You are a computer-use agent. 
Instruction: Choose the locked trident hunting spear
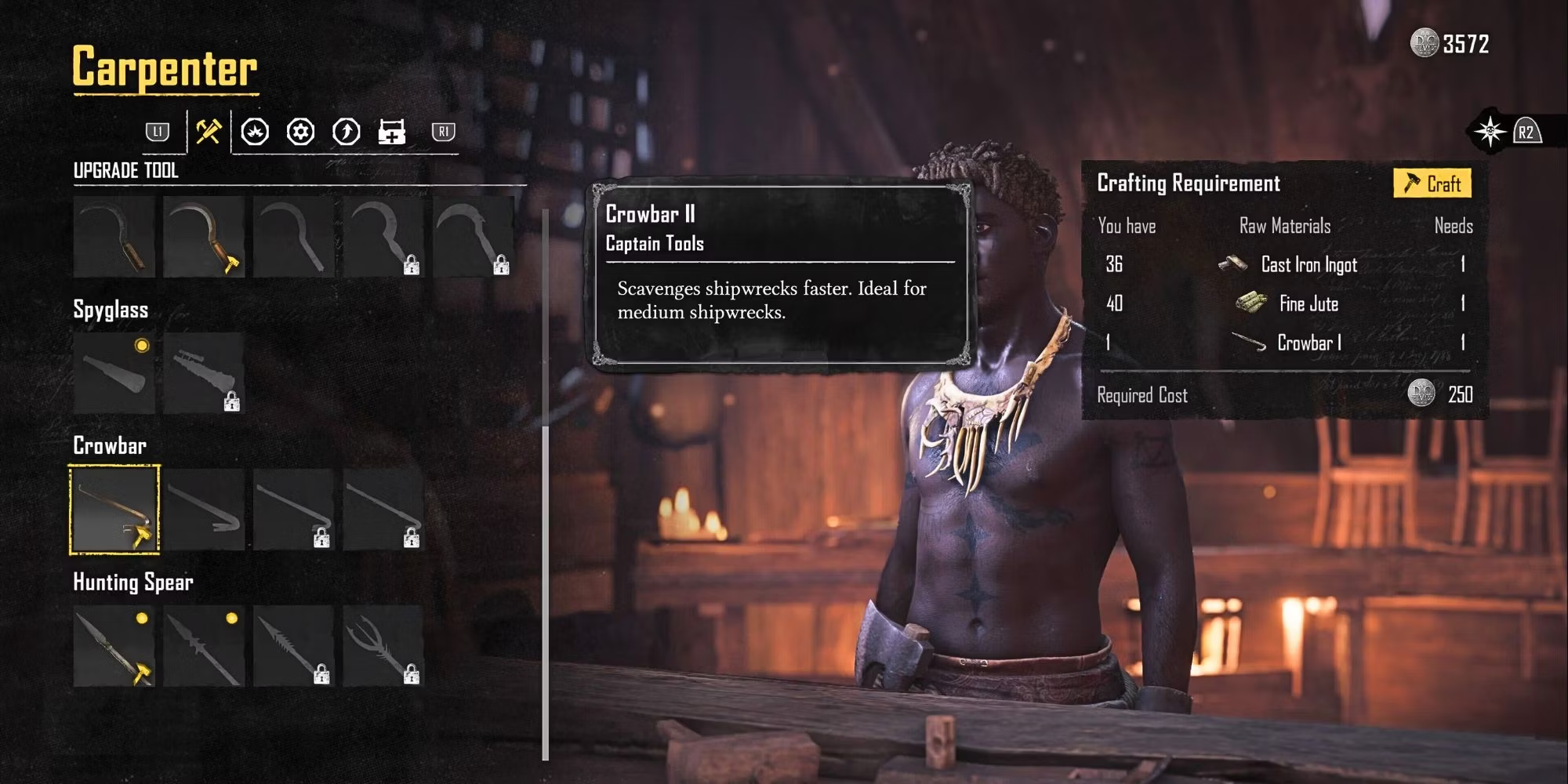(383, 646)
